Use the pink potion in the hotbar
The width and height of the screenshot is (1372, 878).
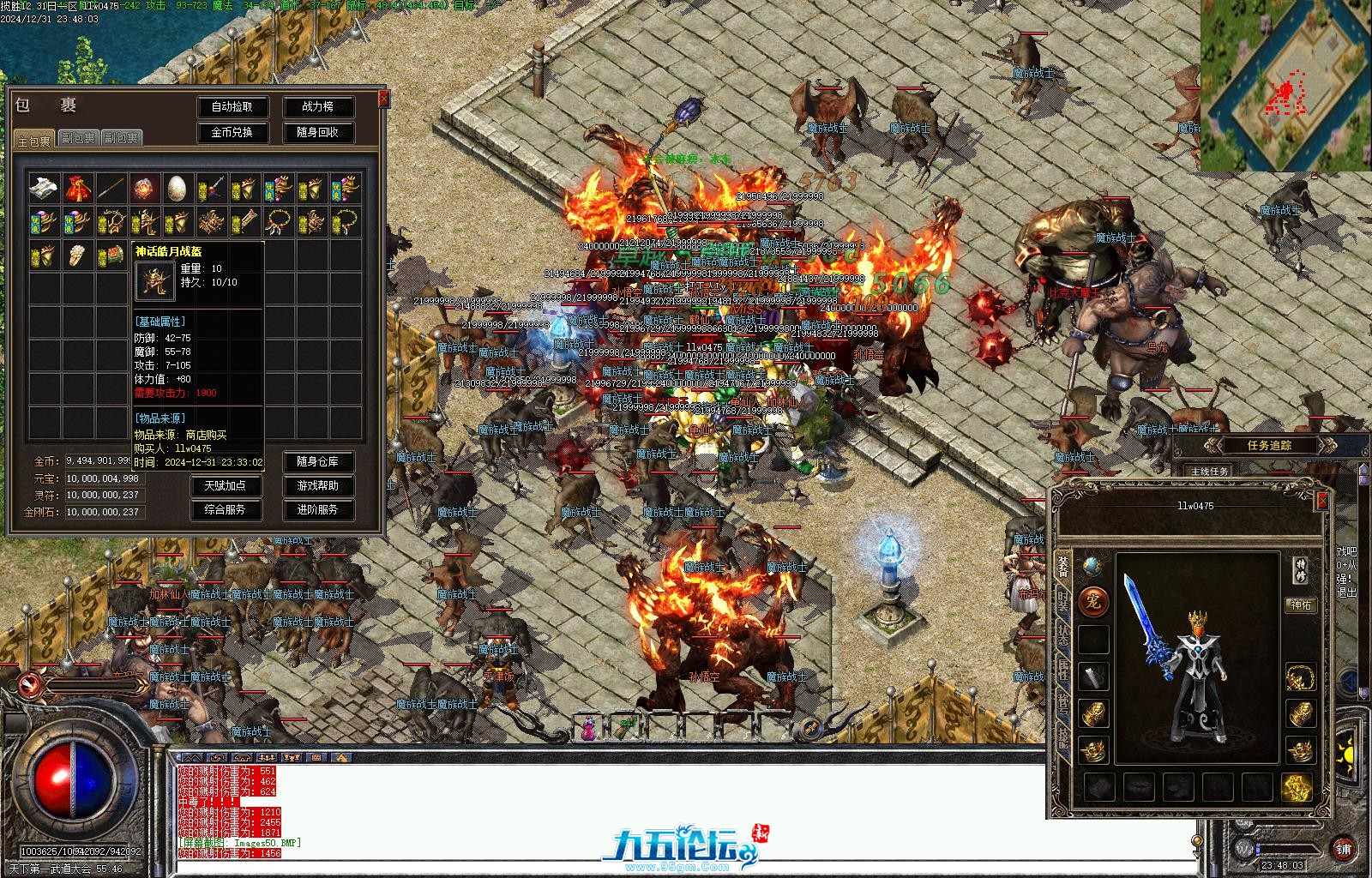(589, 730)
